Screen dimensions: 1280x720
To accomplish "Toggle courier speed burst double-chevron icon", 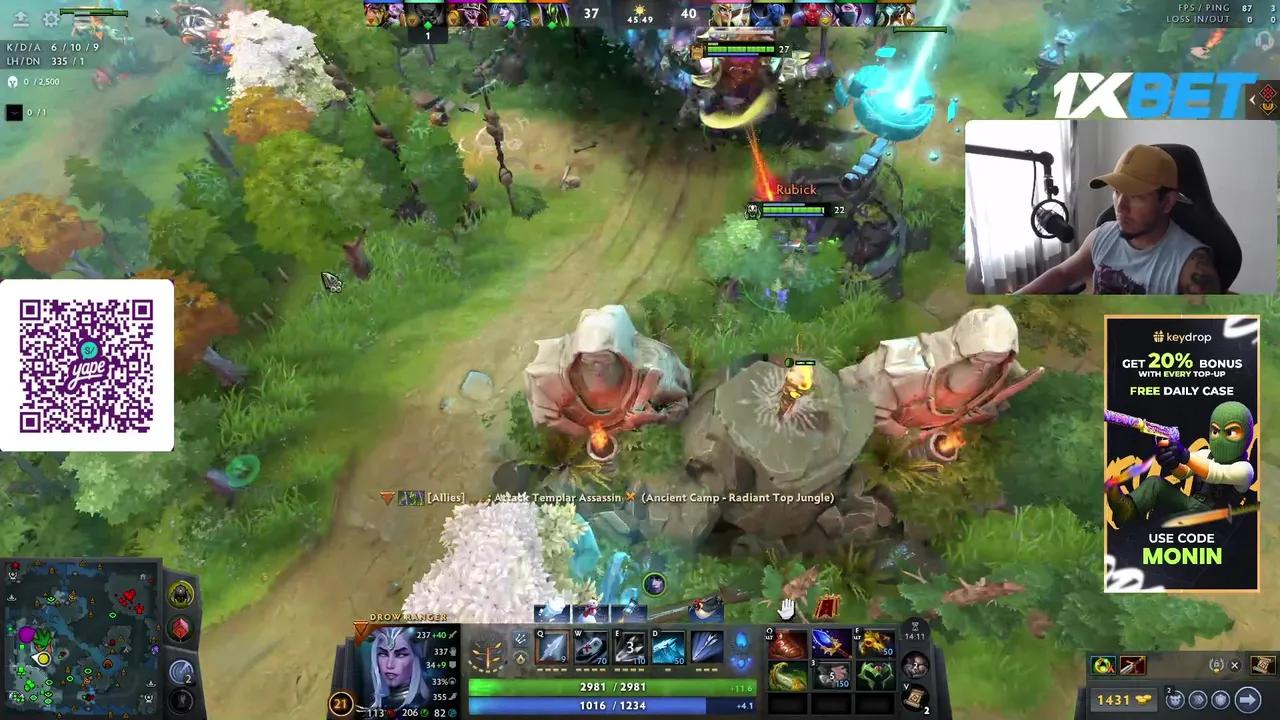I will click(1197, 699).
